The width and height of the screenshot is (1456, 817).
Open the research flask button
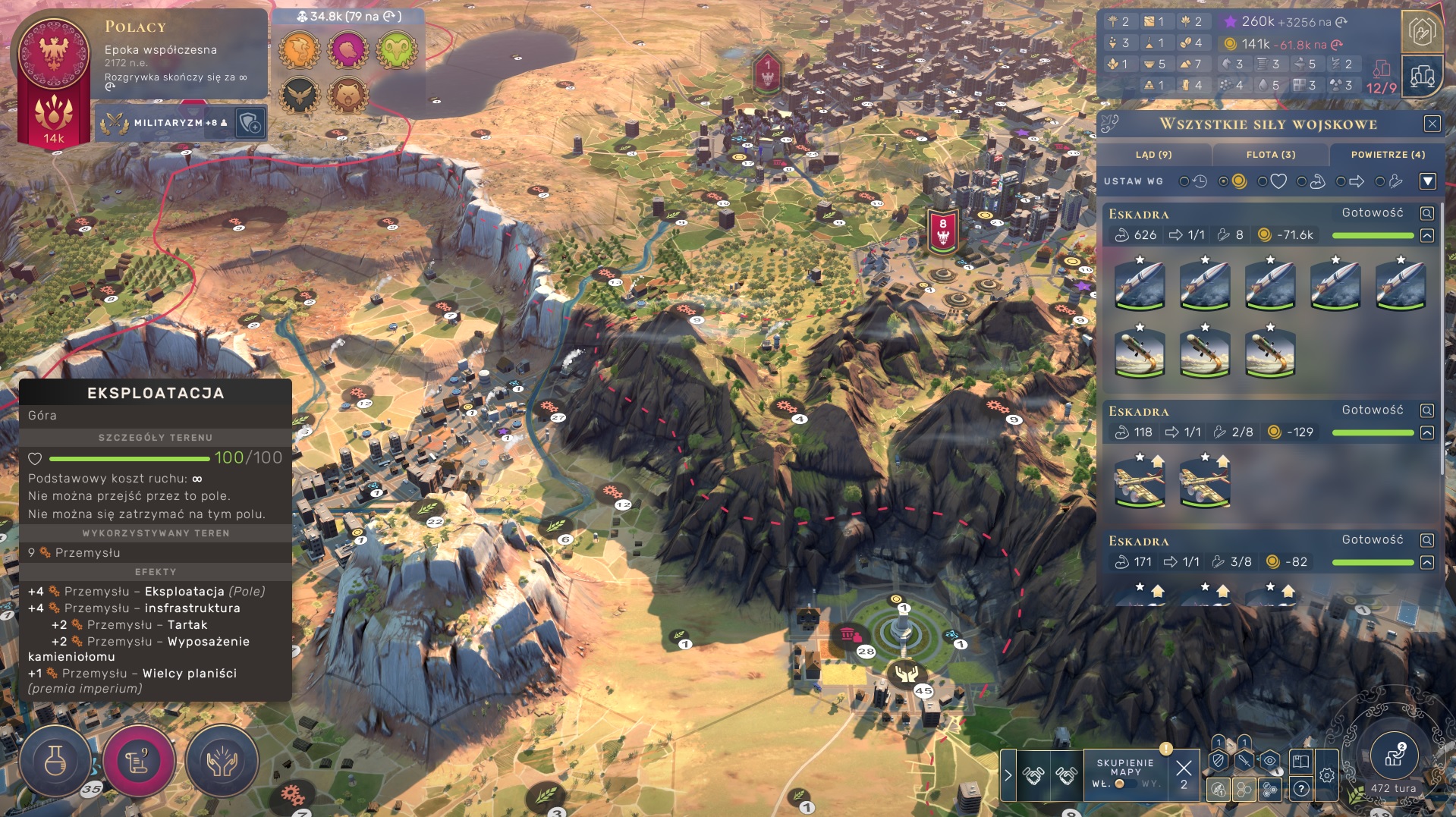coord(55,760)
